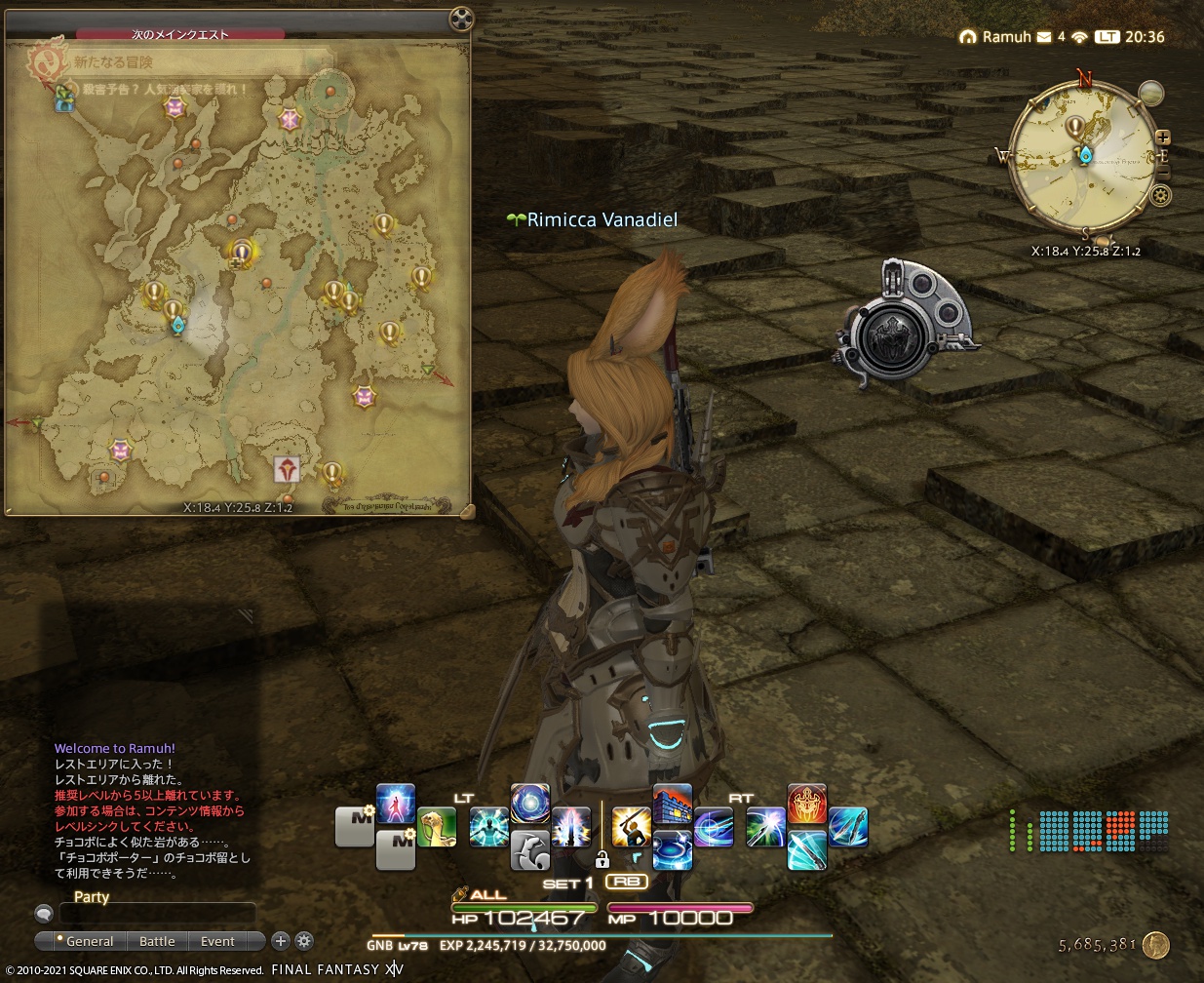
Task: Add a new chat tab with plus button
Action: 281,941
